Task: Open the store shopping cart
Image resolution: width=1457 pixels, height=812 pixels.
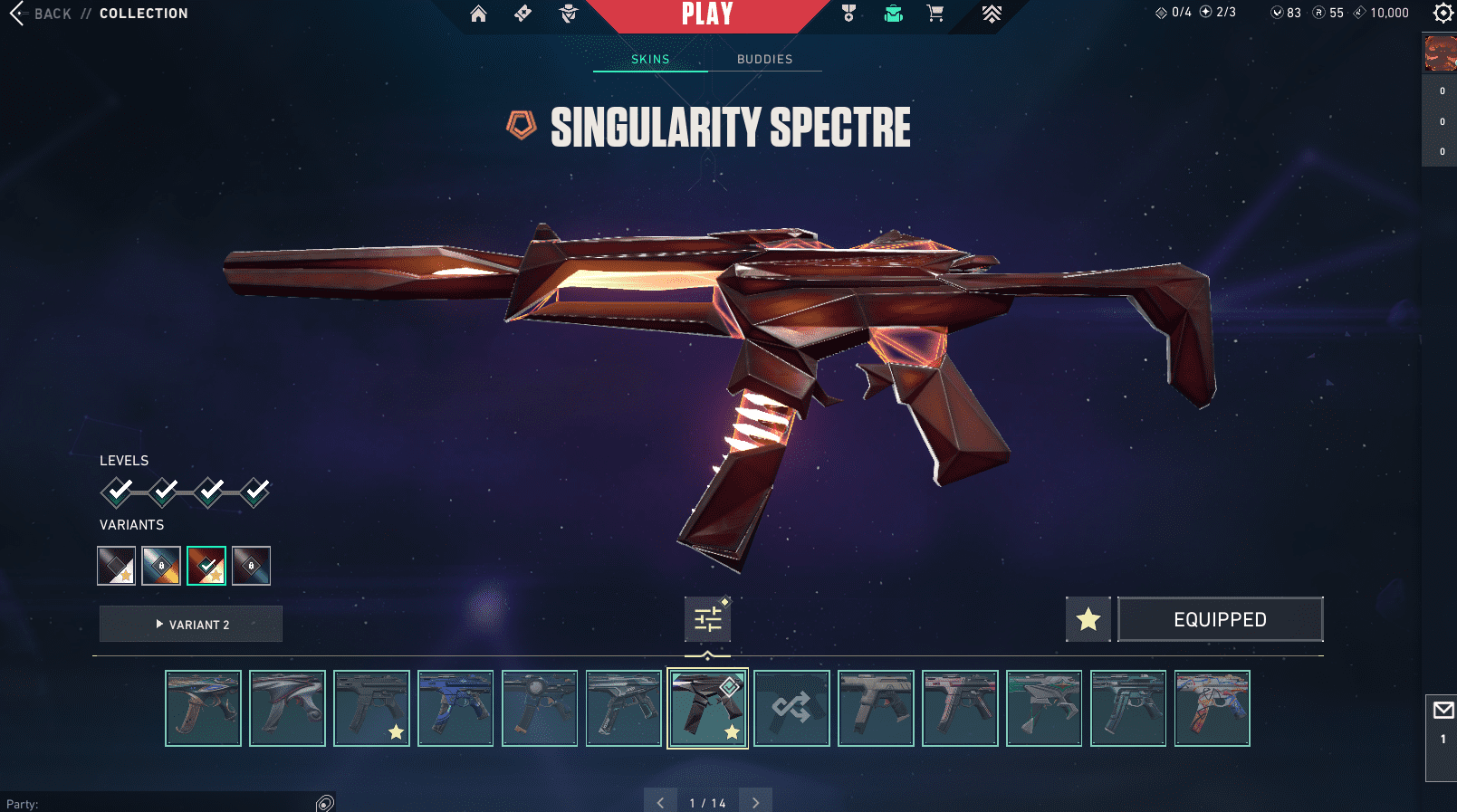Action: (x=935, y=14)
